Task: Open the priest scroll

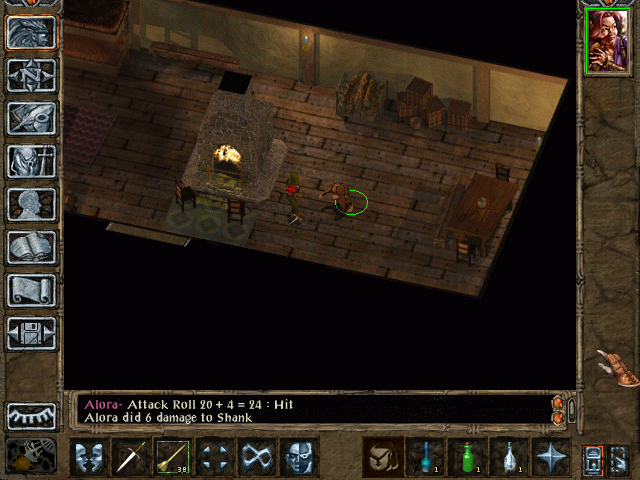Action: (x=32, y=290)
